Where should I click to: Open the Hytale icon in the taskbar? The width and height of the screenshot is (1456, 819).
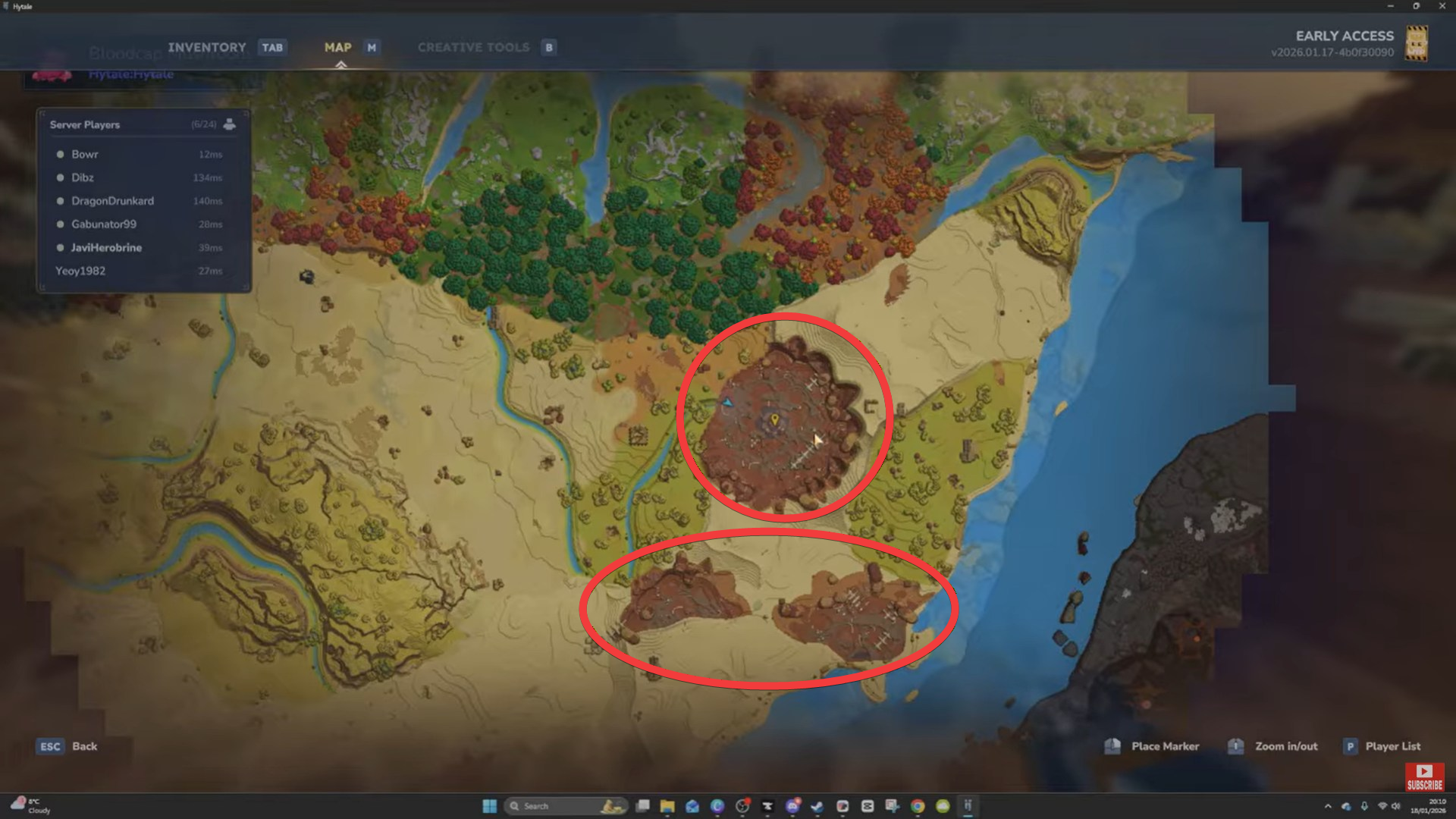968,806
